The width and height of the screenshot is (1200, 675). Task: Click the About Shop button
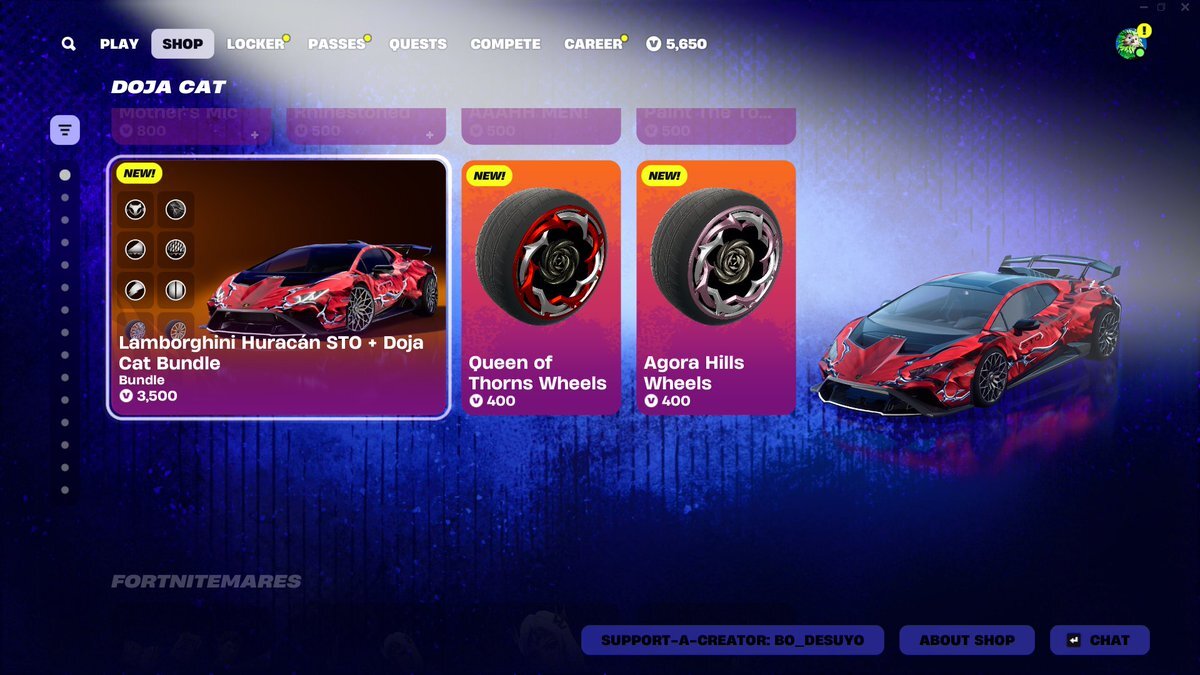(x=967, y=640)
